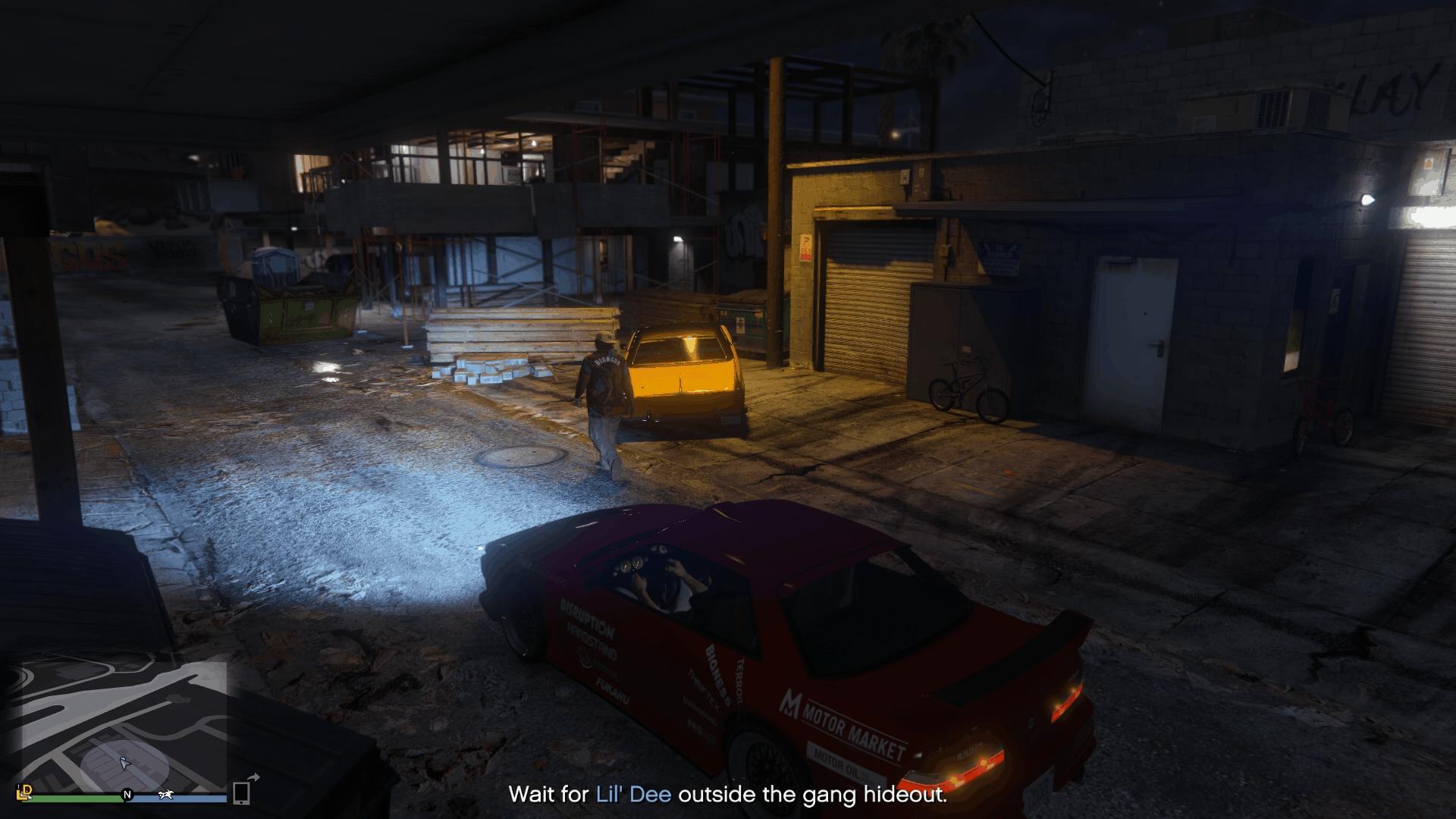The height and width of the screenshot is (819, 1456).
Task: Click the highlighted destination circle on the minimap
Action: (125, 767)
